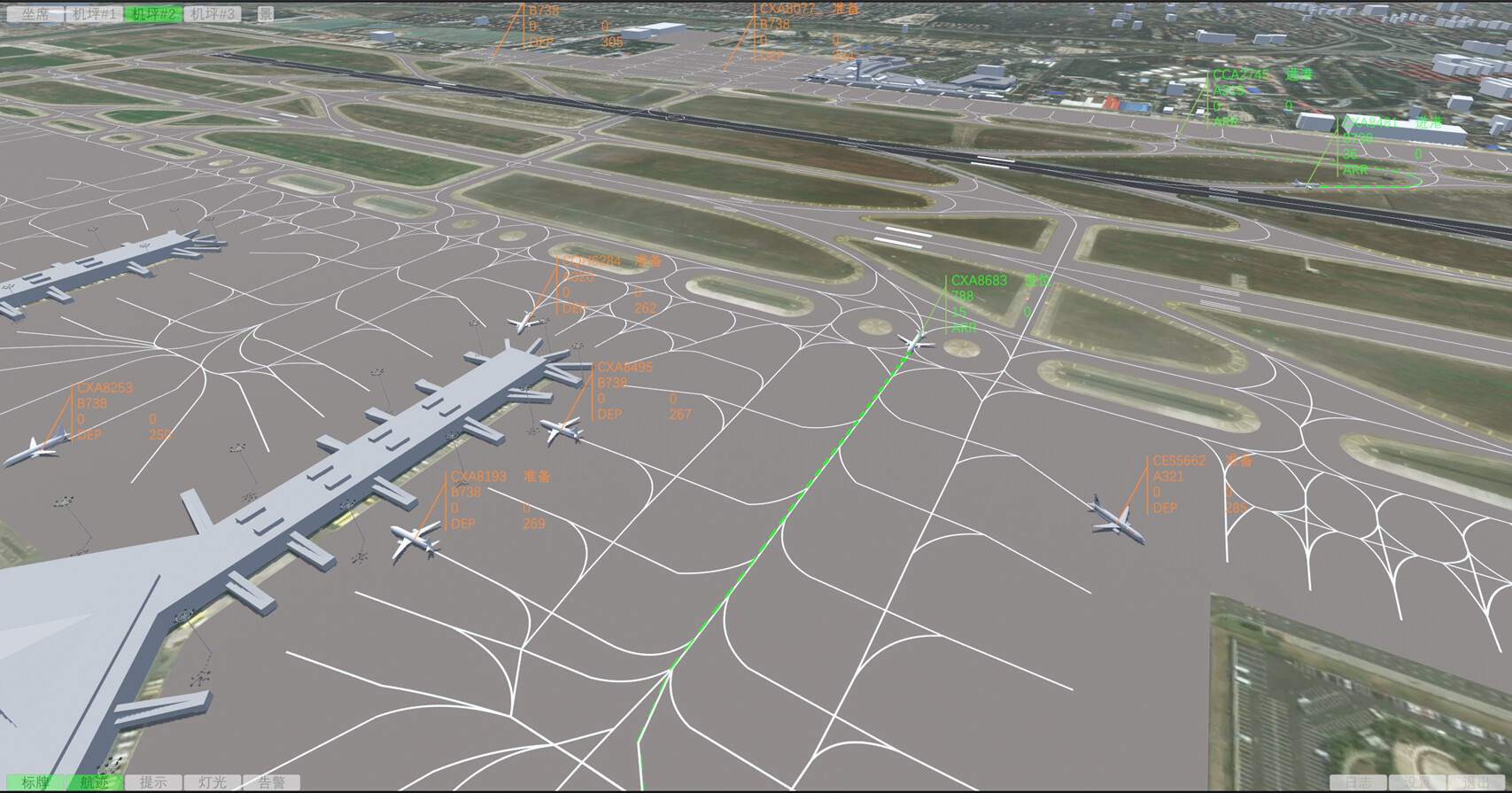
Task: Click the GDH6284 aircraft label
Action: (592, 262)
